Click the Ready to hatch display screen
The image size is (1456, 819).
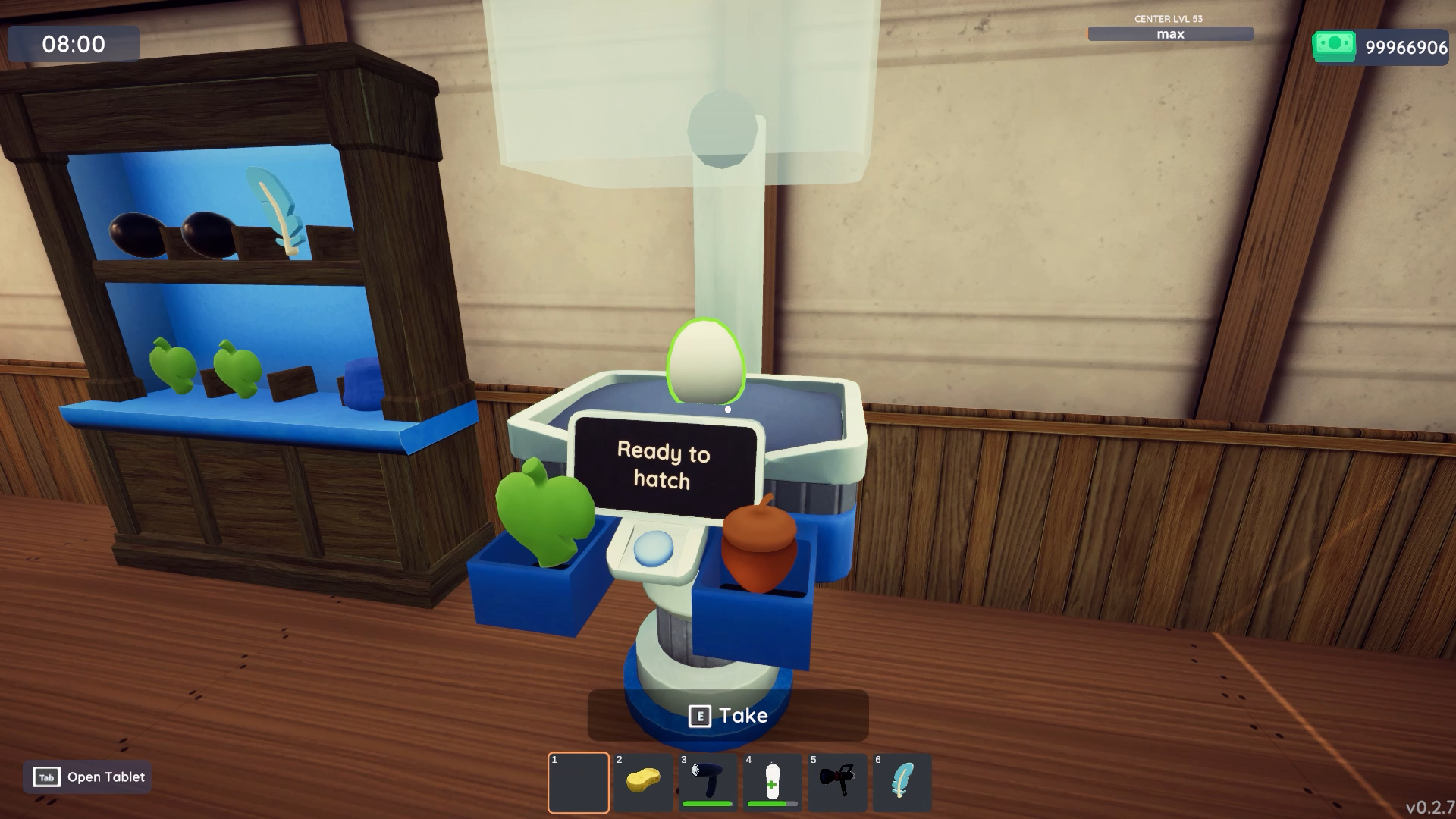666,464
